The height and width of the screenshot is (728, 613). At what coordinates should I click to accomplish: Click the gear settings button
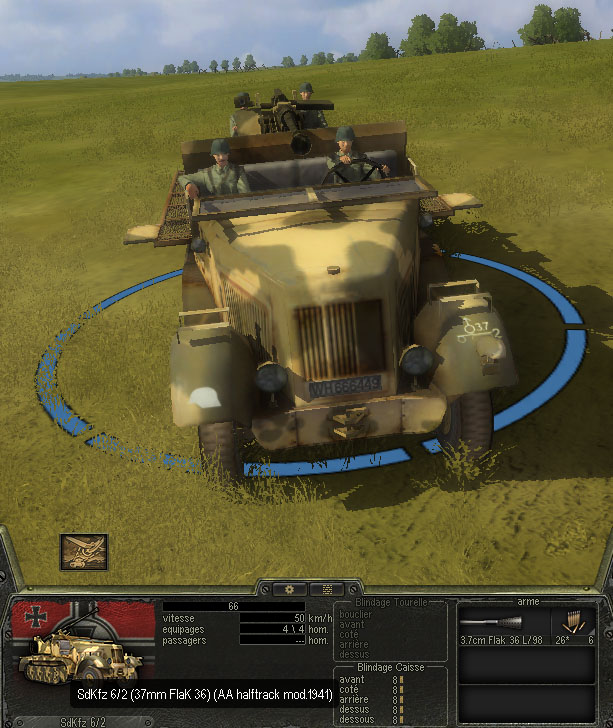(x=289, y=589)
